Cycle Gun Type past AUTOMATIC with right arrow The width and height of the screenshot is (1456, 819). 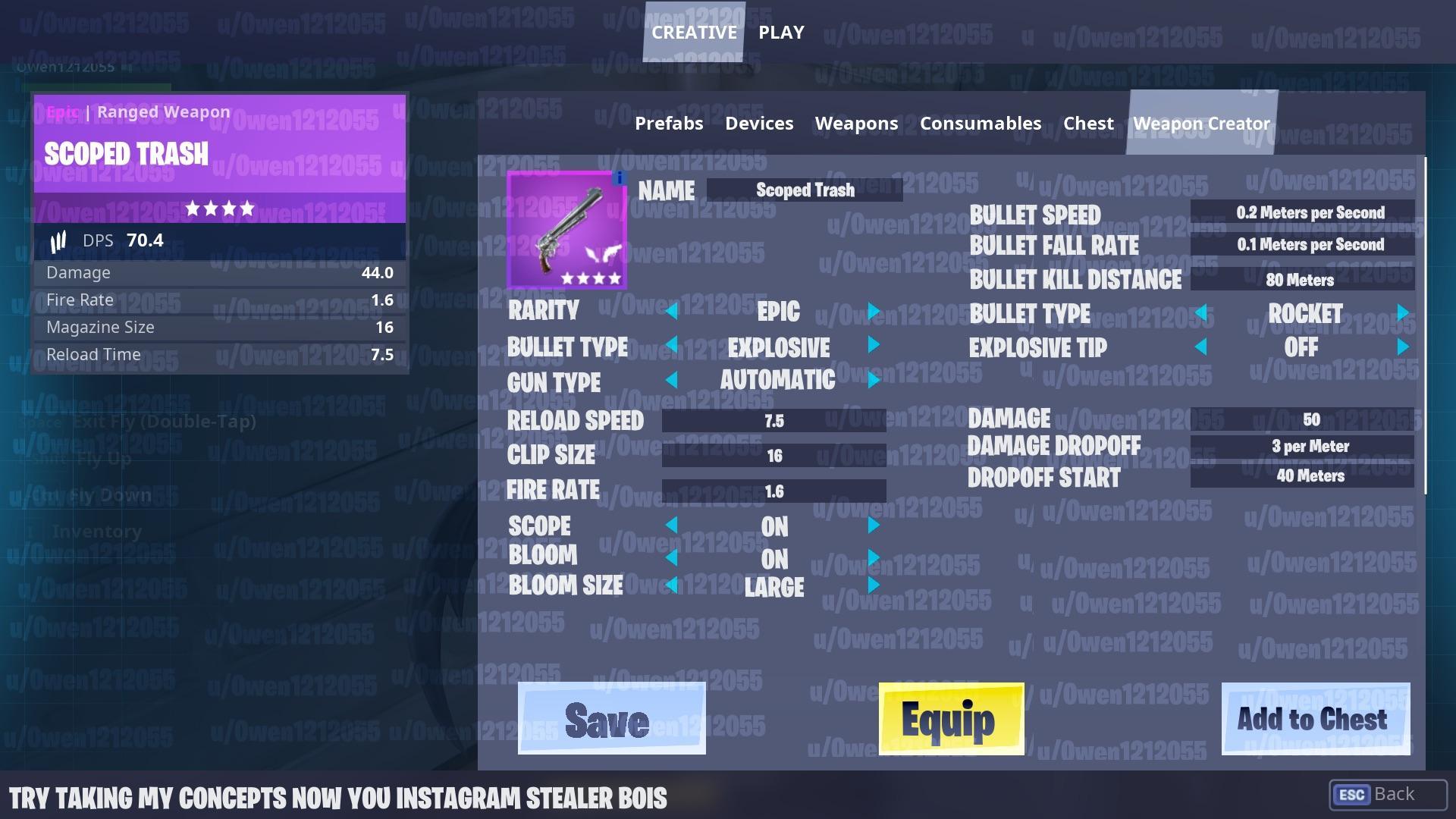876,381
